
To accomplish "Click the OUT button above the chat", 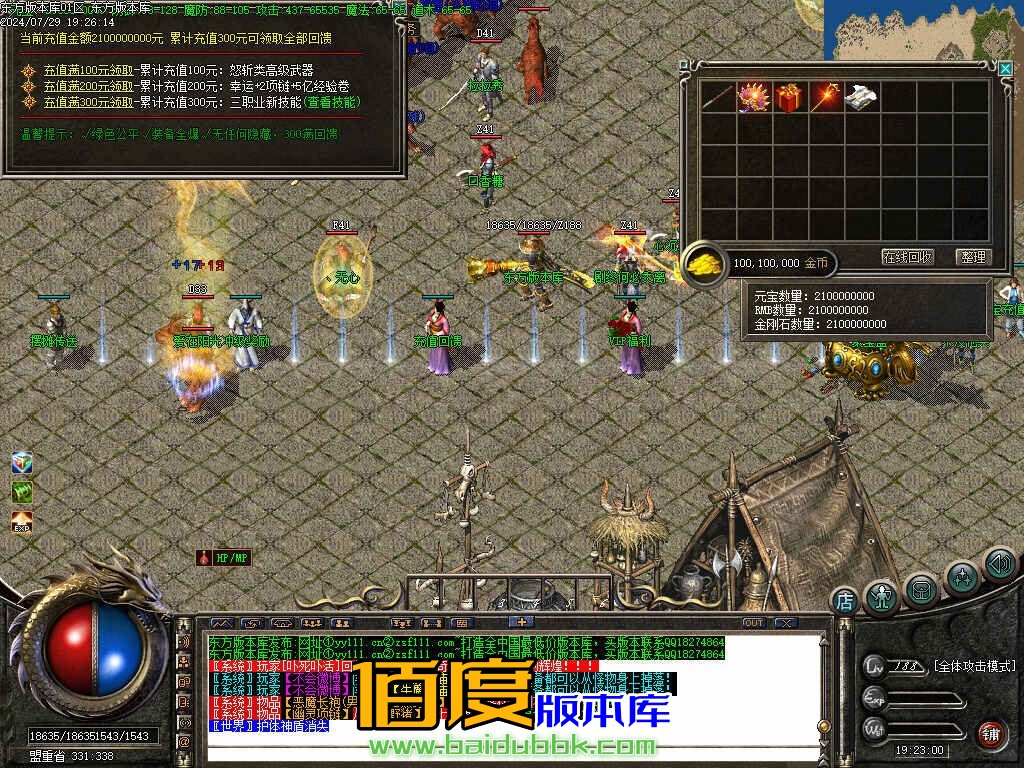I will pos(753,622).
